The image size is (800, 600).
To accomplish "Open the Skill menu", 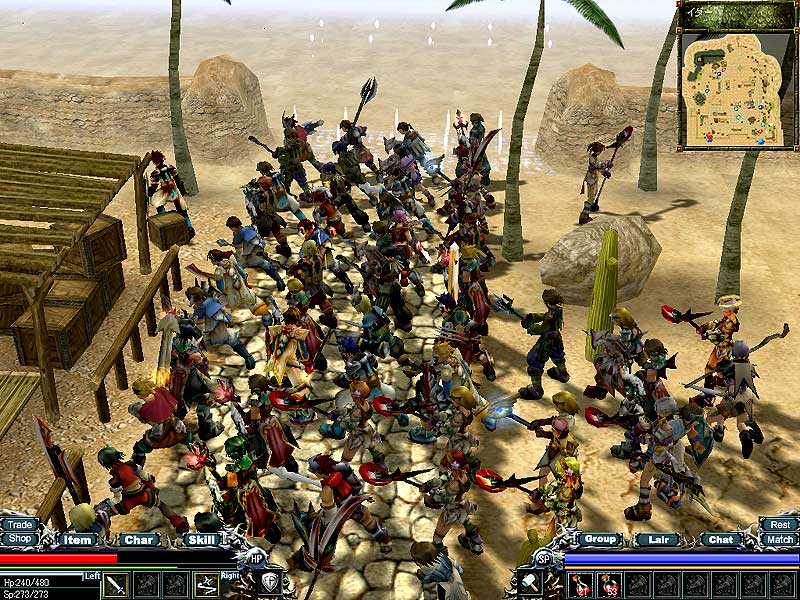I will pyautogui.click(x=201, y=540).
